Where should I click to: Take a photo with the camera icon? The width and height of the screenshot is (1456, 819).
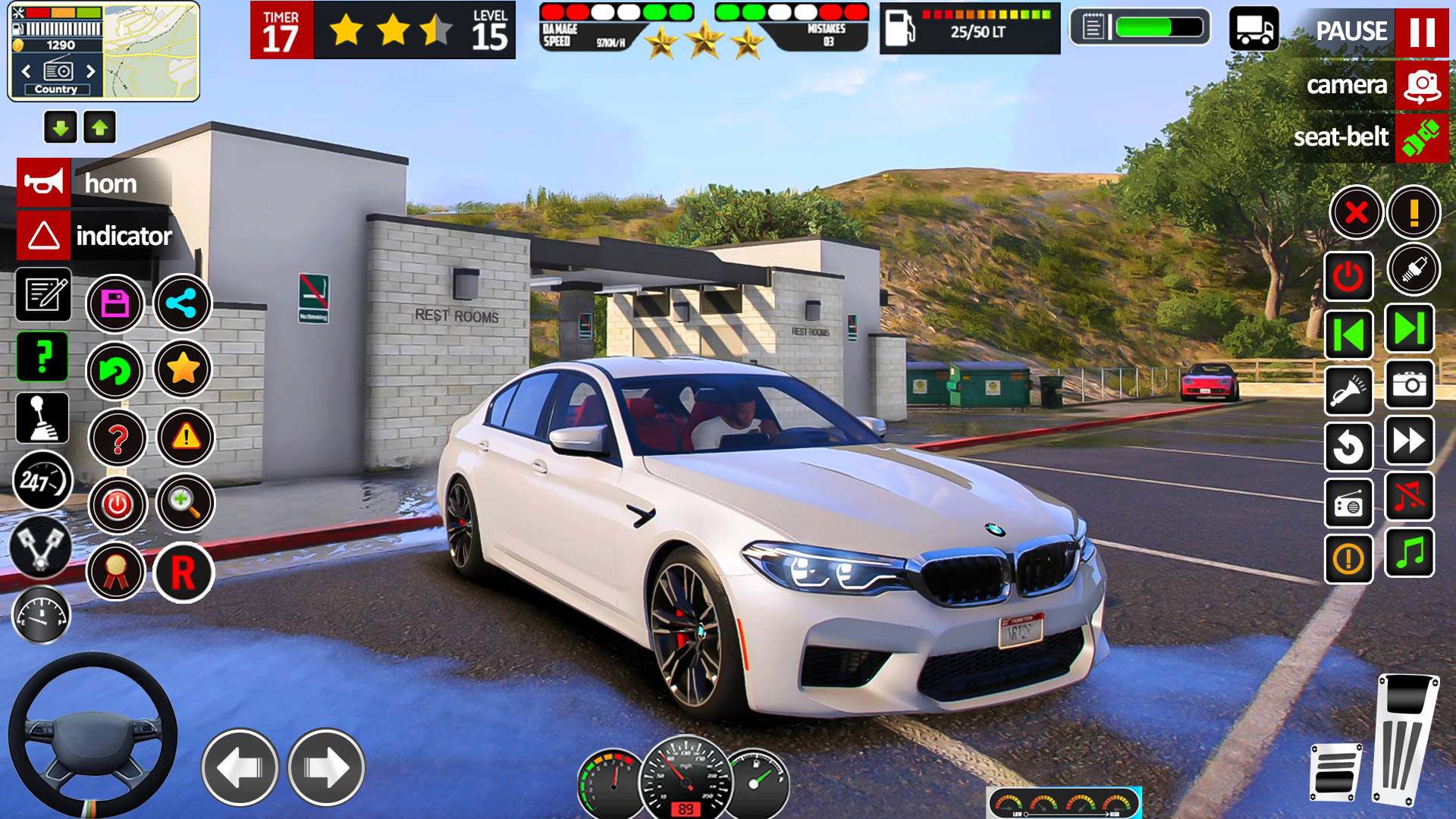1409,384
